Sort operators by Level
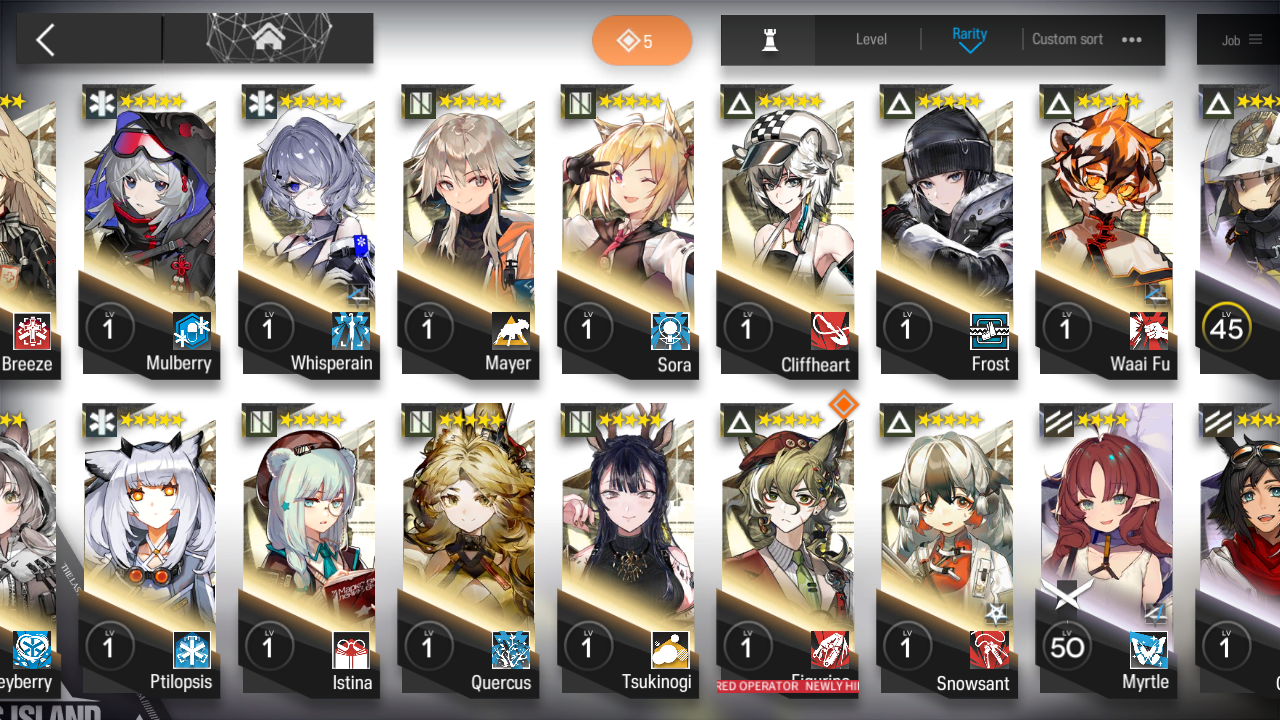This screenshot has height=720, width=1280. click(871, 40)
